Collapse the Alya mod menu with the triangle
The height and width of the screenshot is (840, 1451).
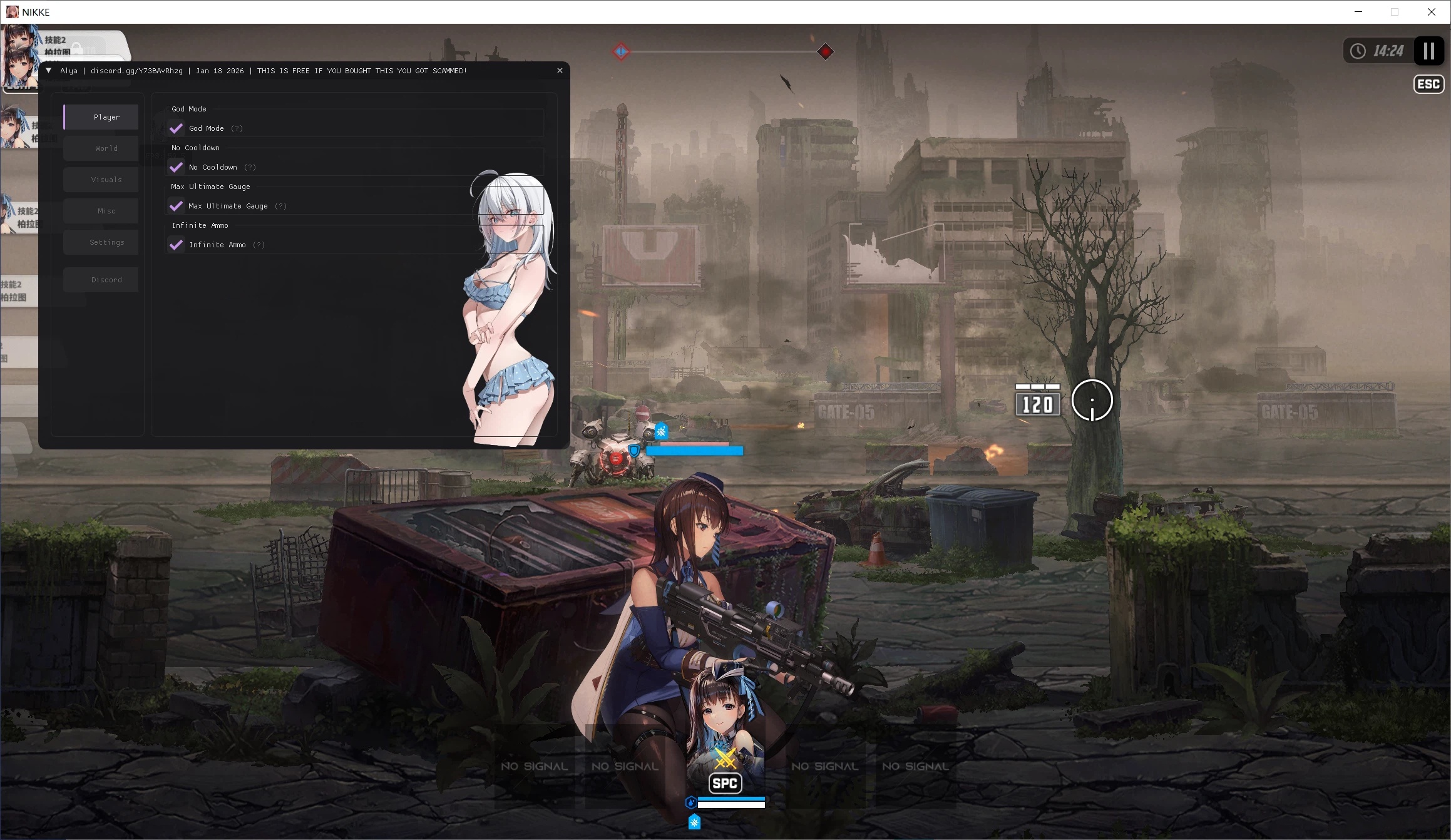(48, 70)
